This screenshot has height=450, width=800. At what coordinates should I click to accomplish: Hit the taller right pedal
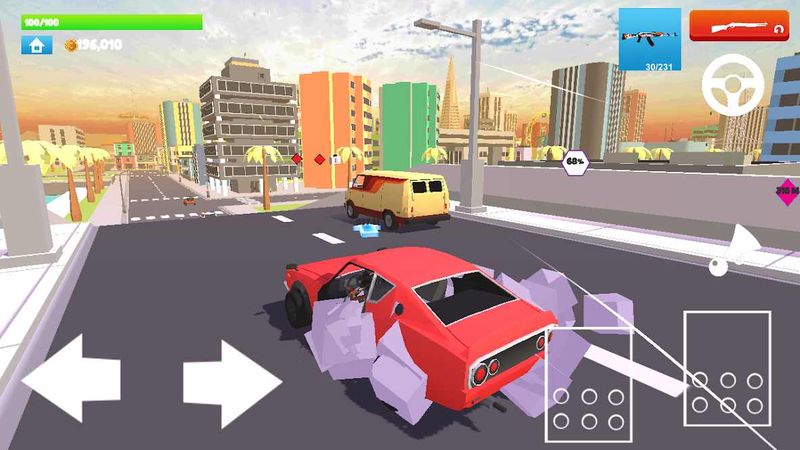tap(727, 367)
